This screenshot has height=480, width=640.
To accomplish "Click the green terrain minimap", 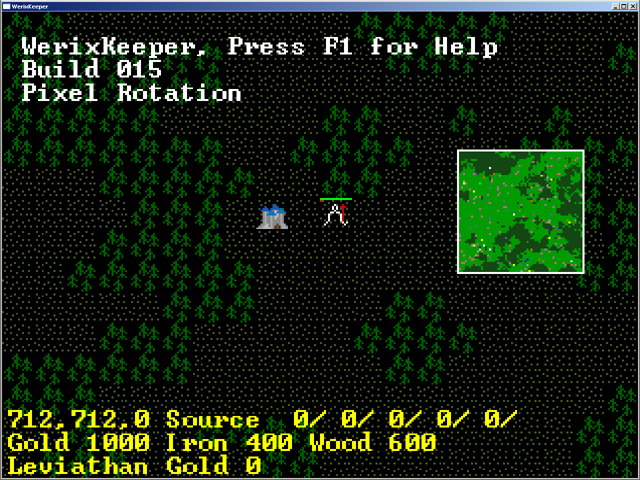I will [520, 211].
